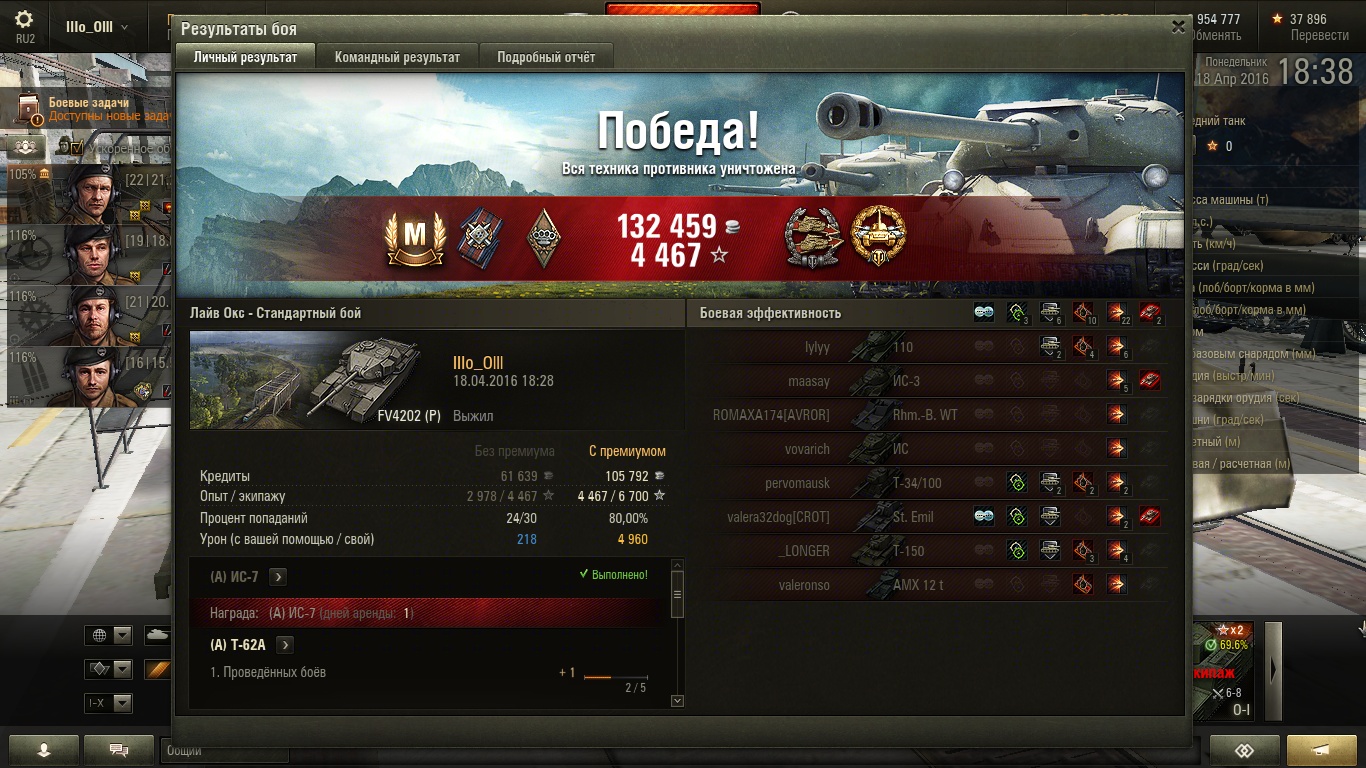Select valera32dog St. Emil row
Viewport: 1366px width, 768px height.
[x=932, y=517]
